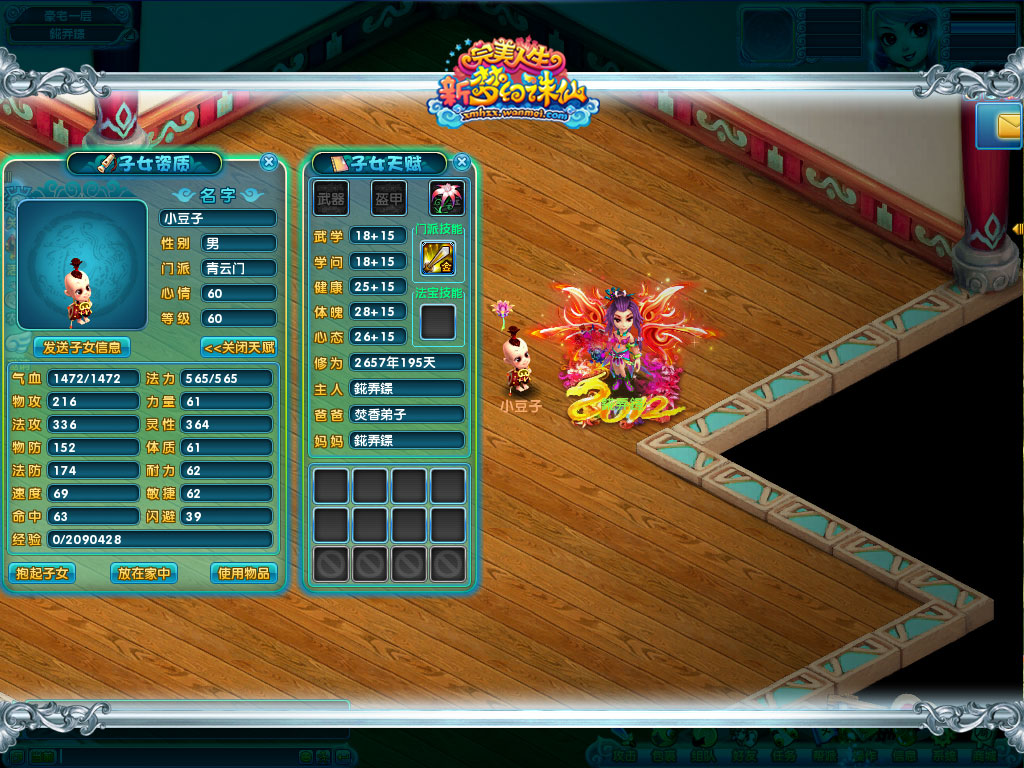Activate the golden sword 门派技能 icon
The width and height of the screenshot is (1024, 768).
tap(437, 258)
